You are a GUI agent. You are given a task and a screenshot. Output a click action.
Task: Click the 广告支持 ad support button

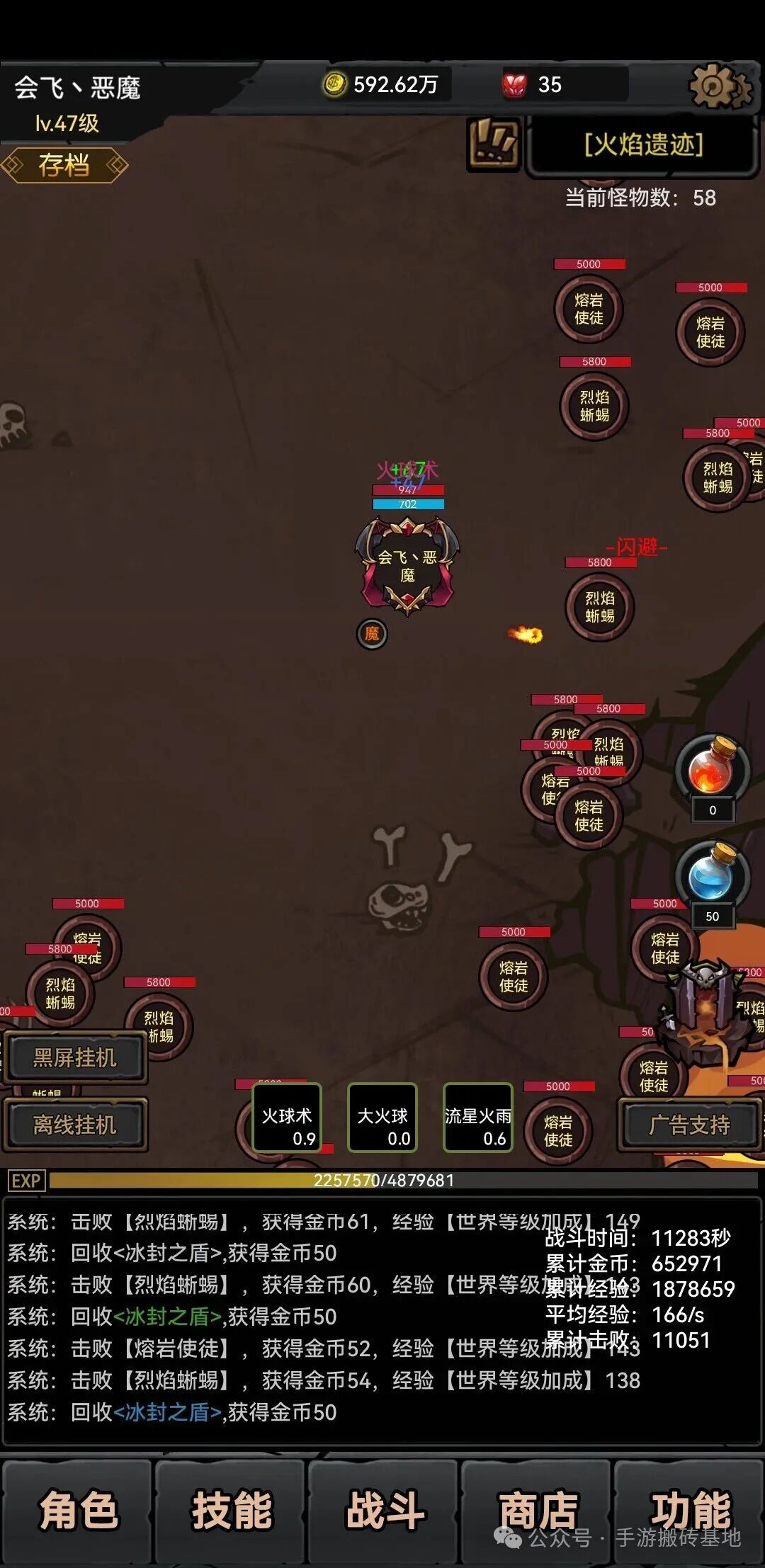coord(689,1125)
